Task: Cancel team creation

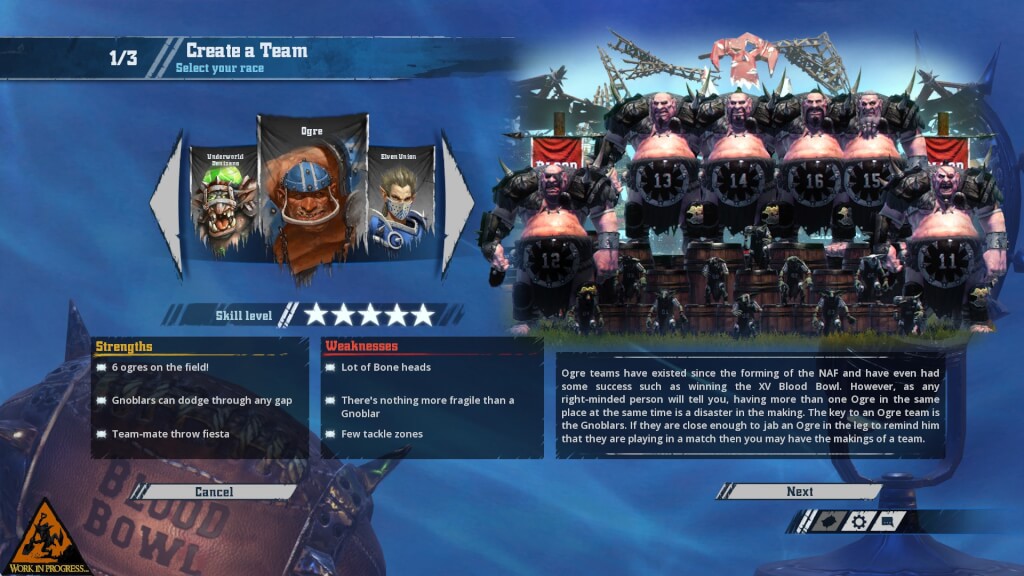Action: pos(214,491)
